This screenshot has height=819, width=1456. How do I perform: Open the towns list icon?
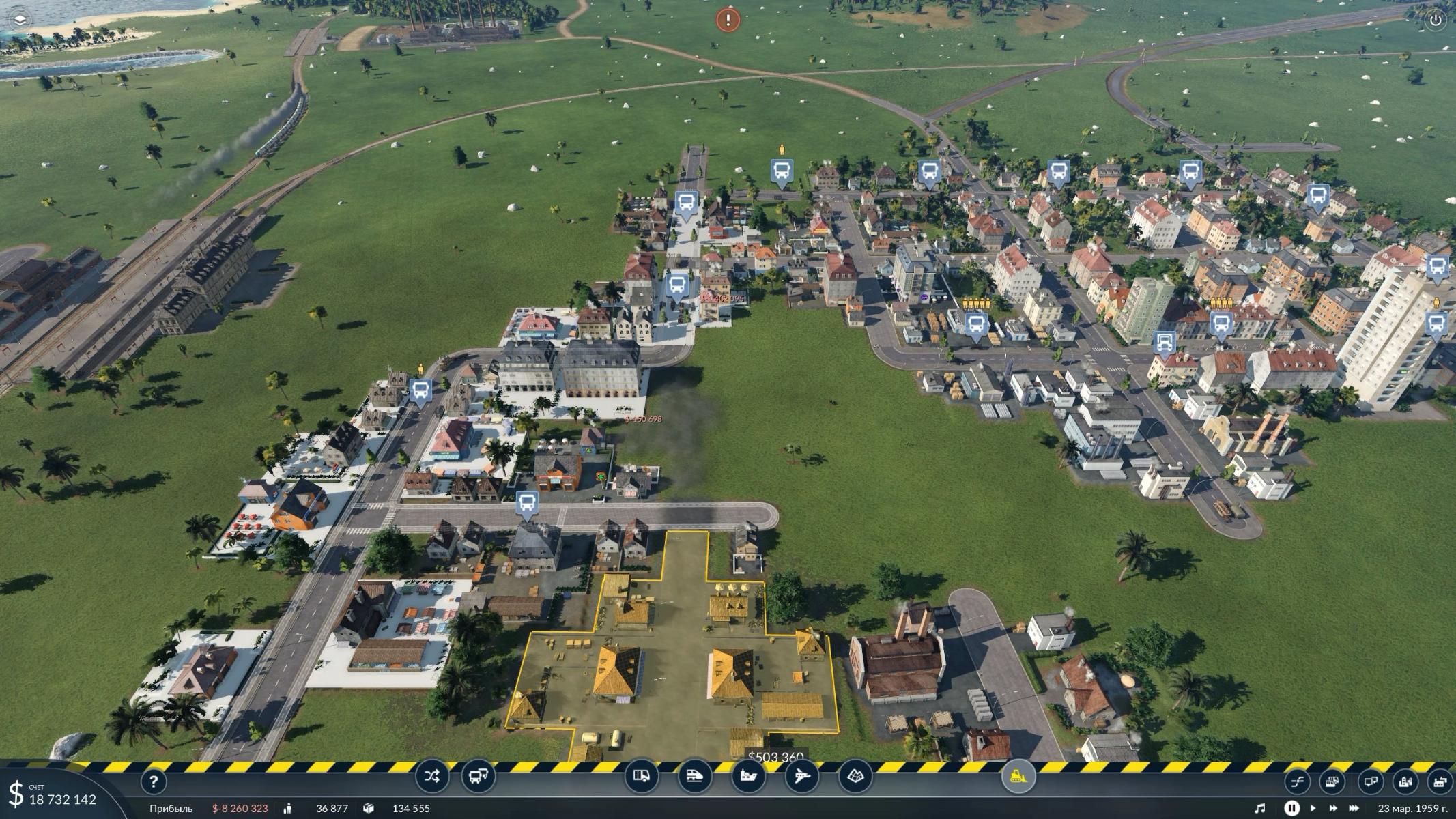[x=1405, y=781]
